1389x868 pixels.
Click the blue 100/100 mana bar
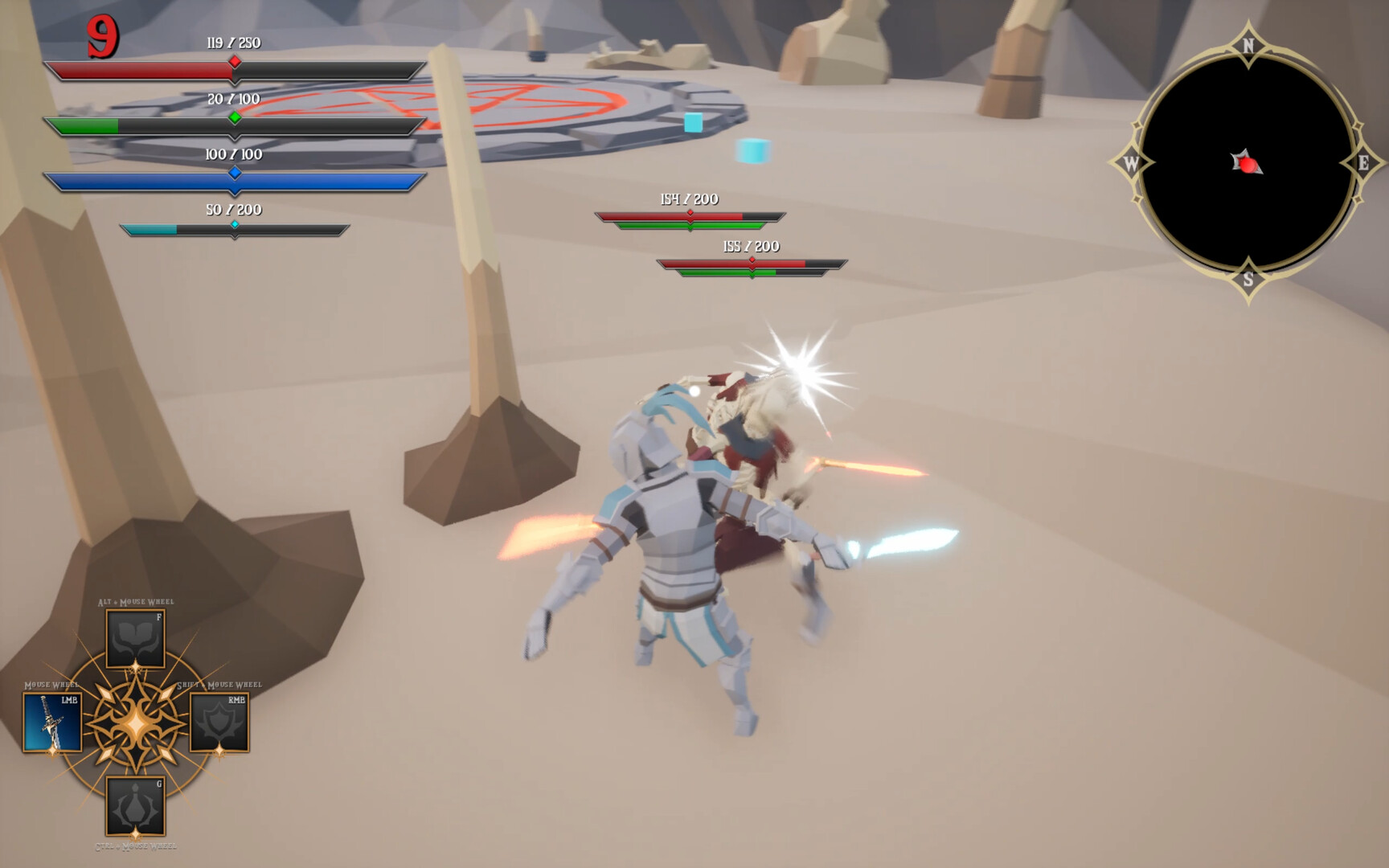pos(233,180)
